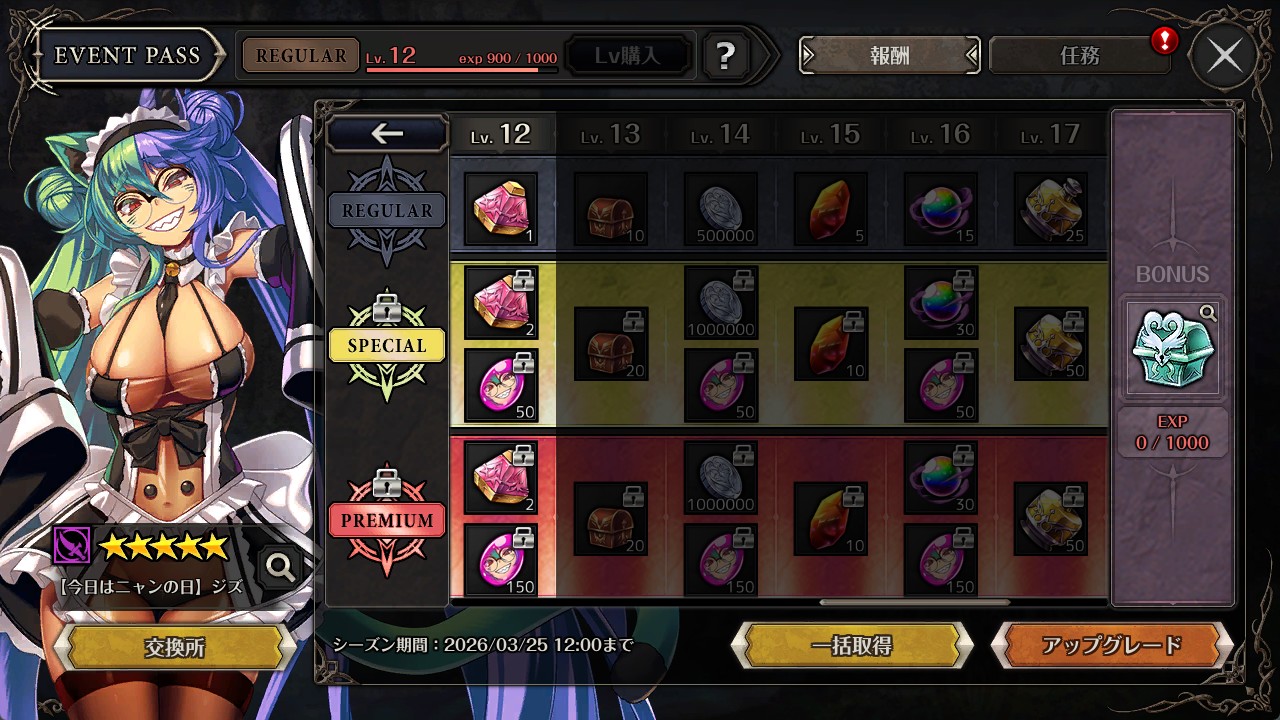Image resolution: width=1280 pixels, height=720 pixels.
Task: Click the Lv購入 level purchase button
Action: (628, 56)
